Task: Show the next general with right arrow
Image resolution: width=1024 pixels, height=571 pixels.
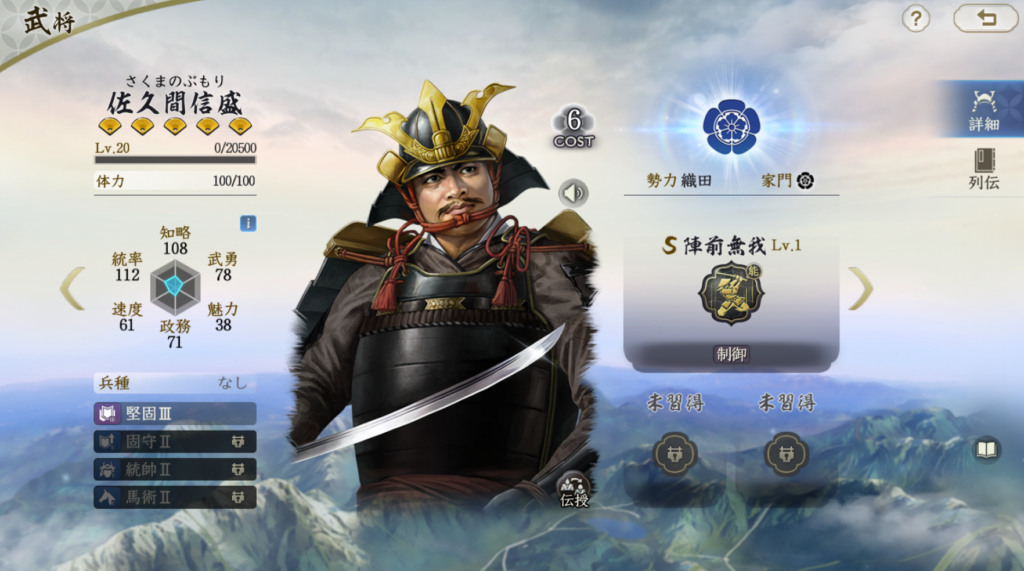Action: click(x=860, y=288)
